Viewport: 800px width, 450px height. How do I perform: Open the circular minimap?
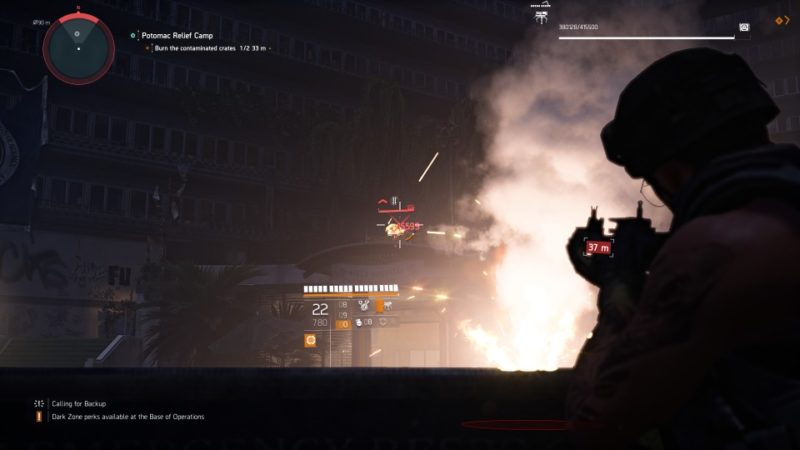78,46
